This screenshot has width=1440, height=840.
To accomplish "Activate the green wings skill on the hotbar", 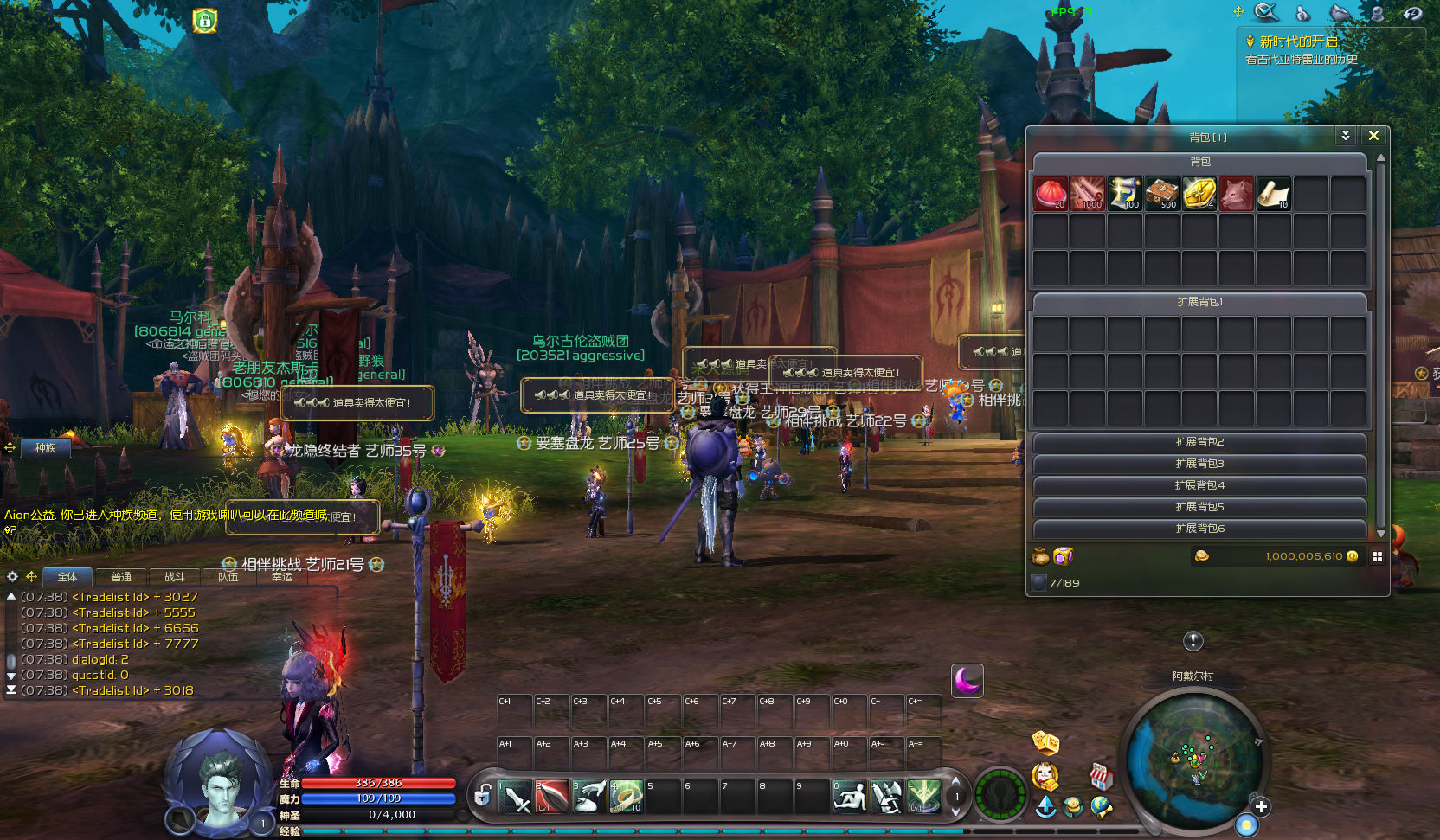I will tap(924, 797).
